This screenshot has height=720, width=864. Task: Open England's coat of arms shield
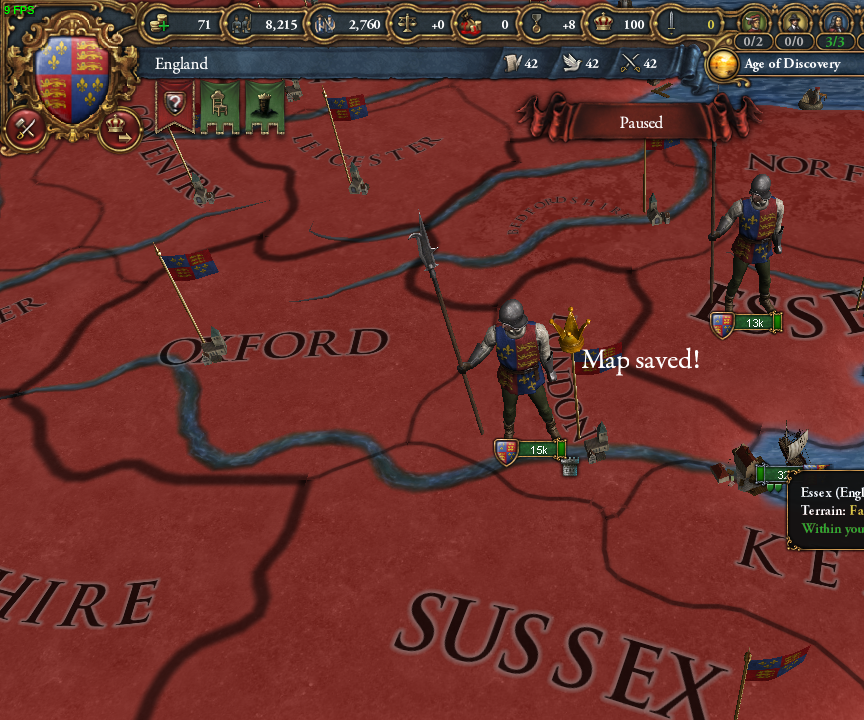[x=70, y=79]
